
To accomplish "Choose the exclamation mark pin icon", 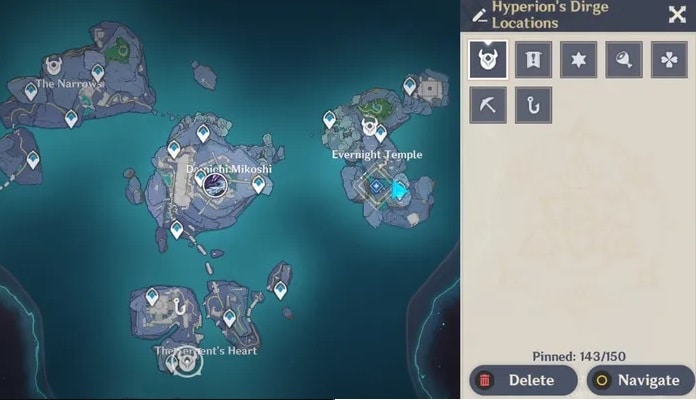I will click(533, 59).
